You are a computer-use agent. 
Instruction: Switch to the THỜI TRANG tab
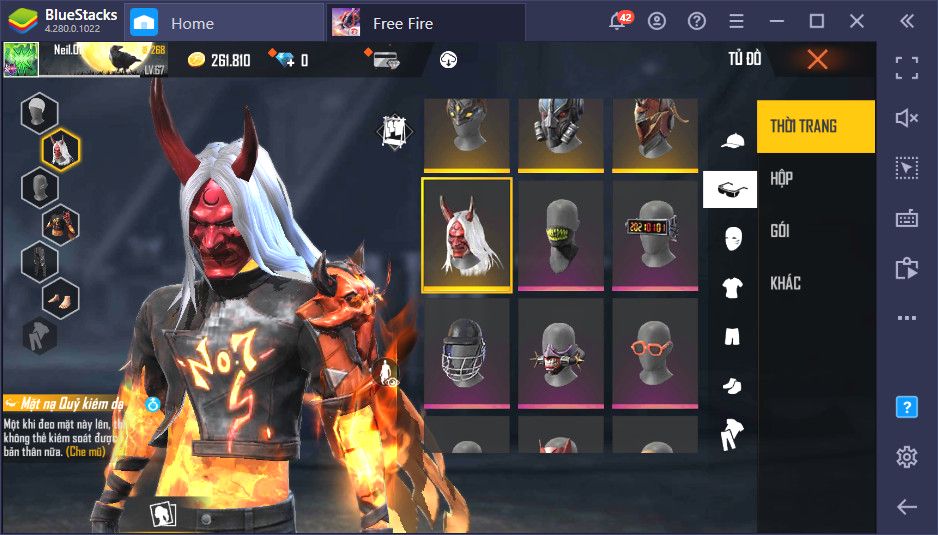click(x=815, y=126)
